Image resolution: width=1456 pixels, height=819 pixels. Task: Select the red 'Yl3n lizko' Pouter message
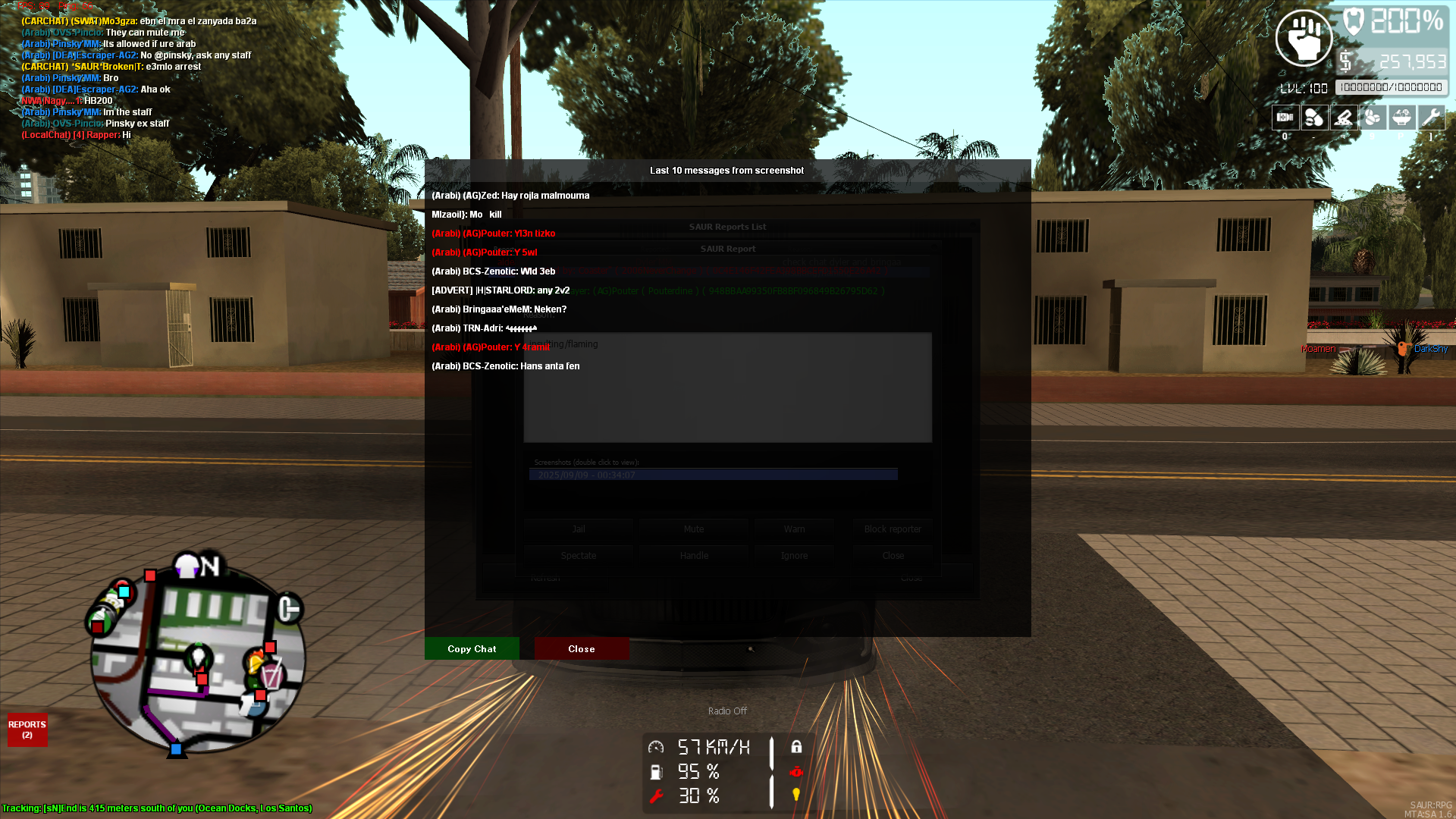pyautogui.click(x=494, y=234)
